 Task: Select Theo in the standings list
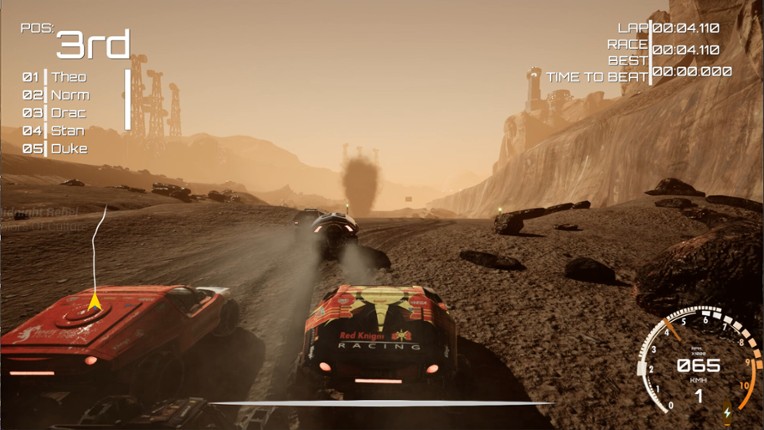[67, 77]
